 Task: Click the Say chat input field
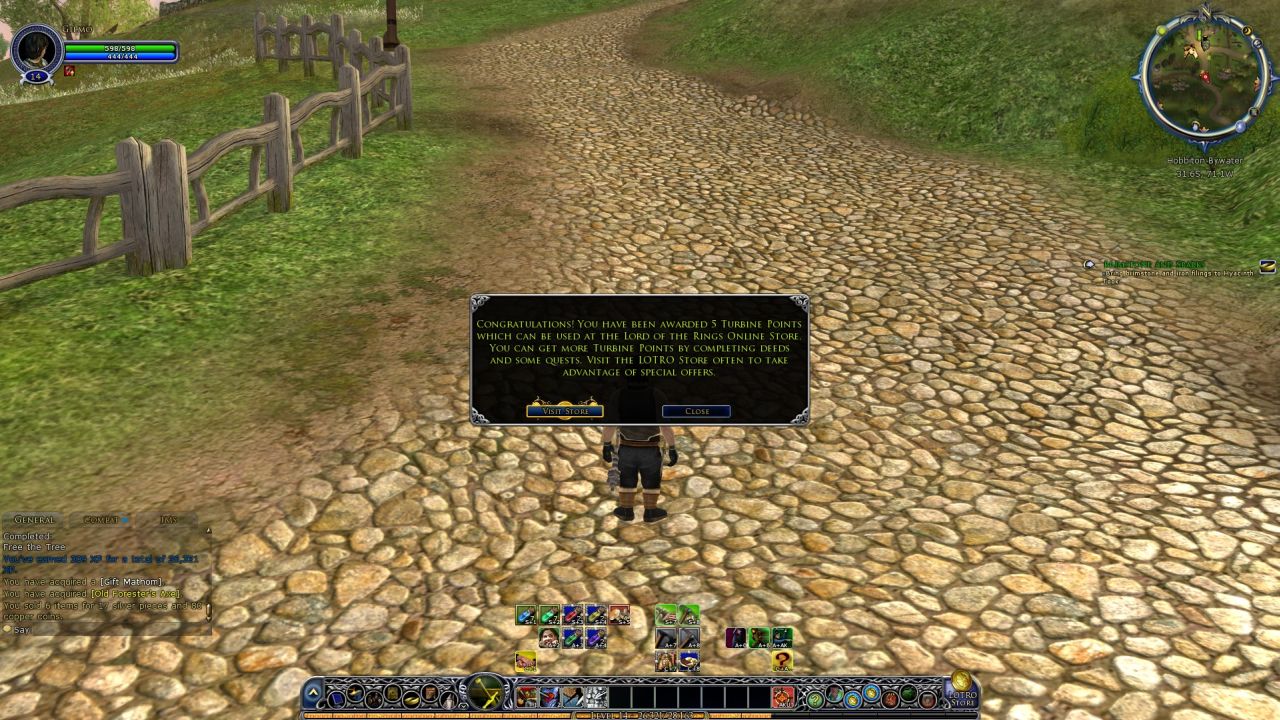click(100, 630)
